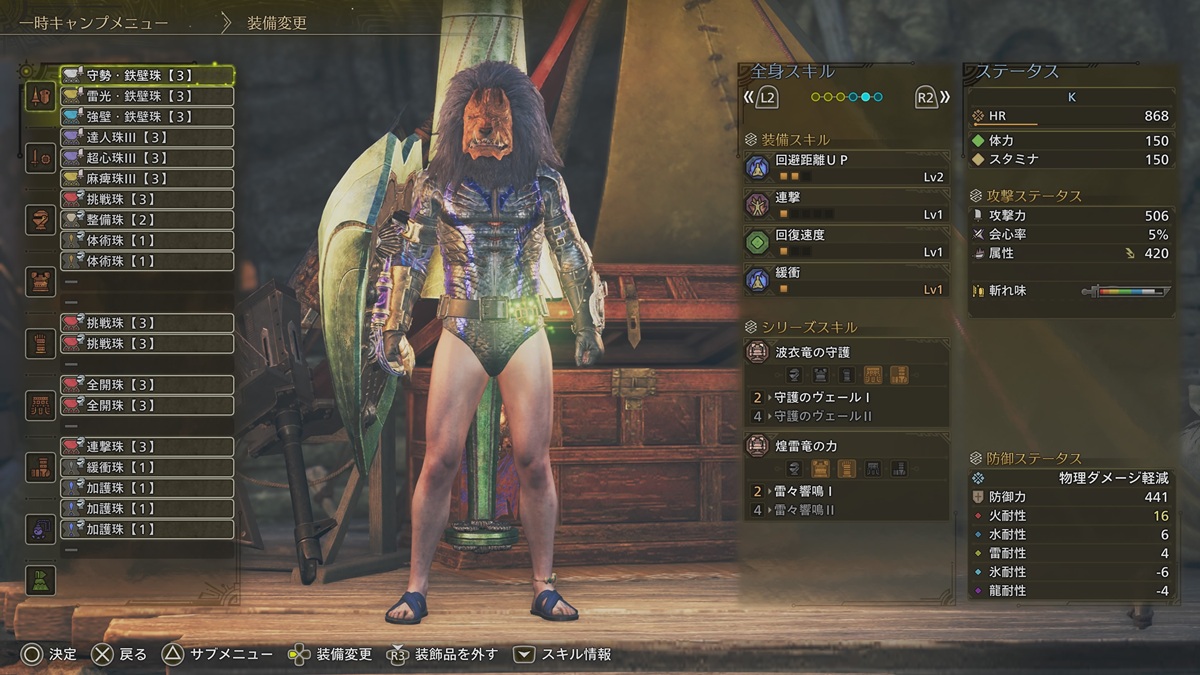Open the 煌雷竜の力 series skill
The width and height of the screenshot is (1200, 675).
point(846,446)
